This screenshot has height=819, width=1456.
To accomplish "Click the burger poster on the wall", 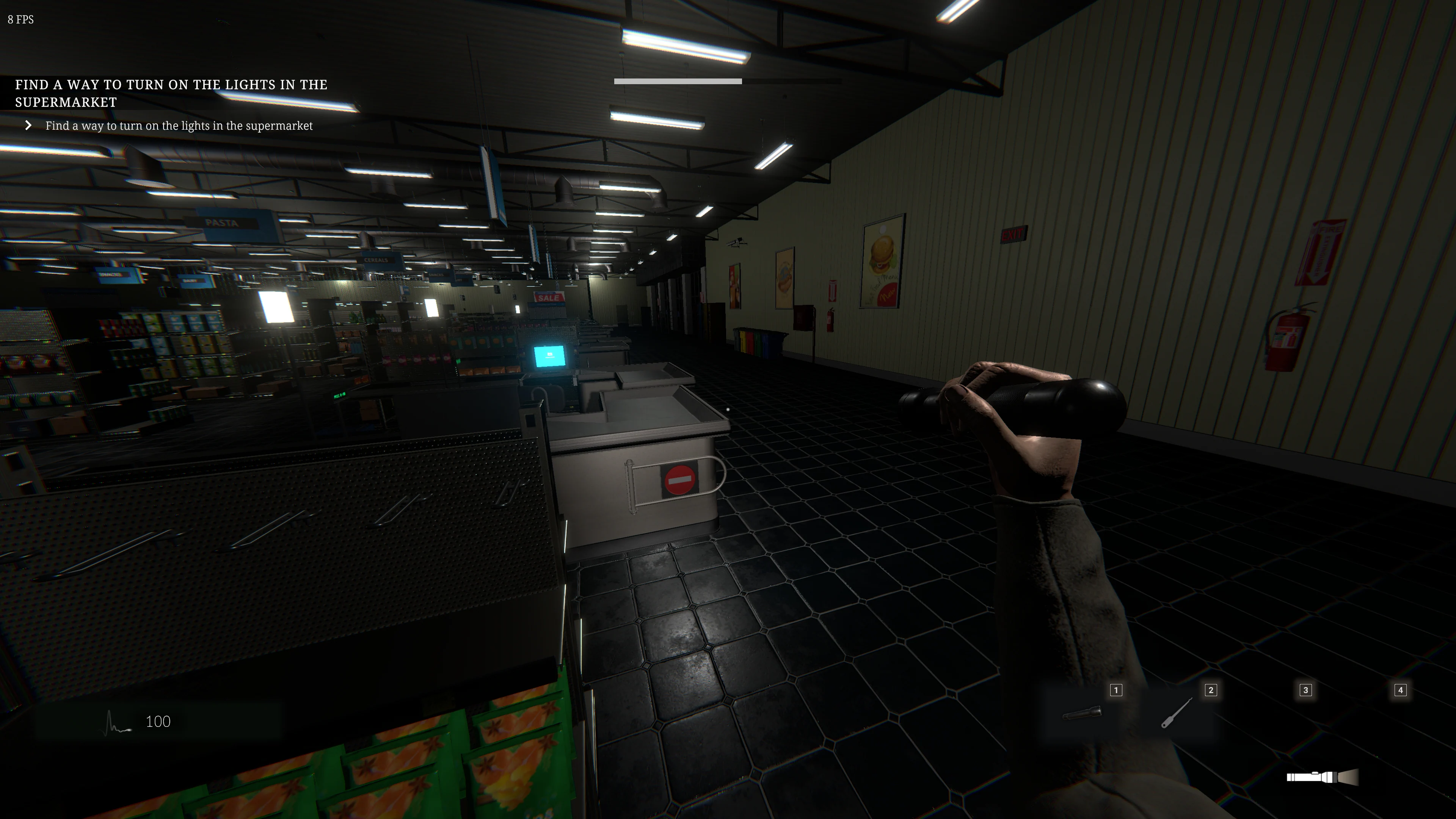I will (882, 260).
